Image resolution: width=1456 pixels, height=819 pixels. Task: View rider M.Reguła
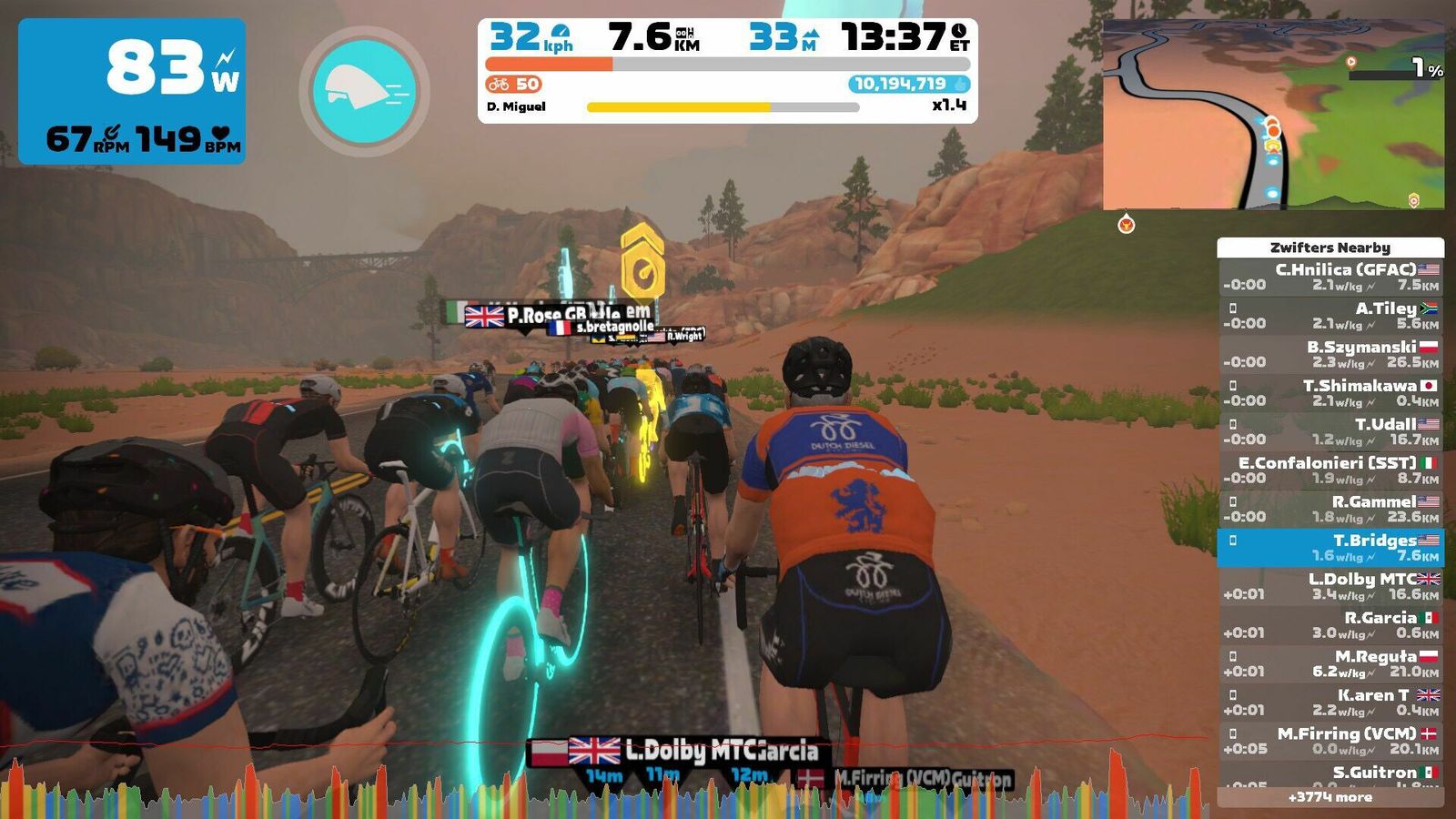(x=1330, y=663)
